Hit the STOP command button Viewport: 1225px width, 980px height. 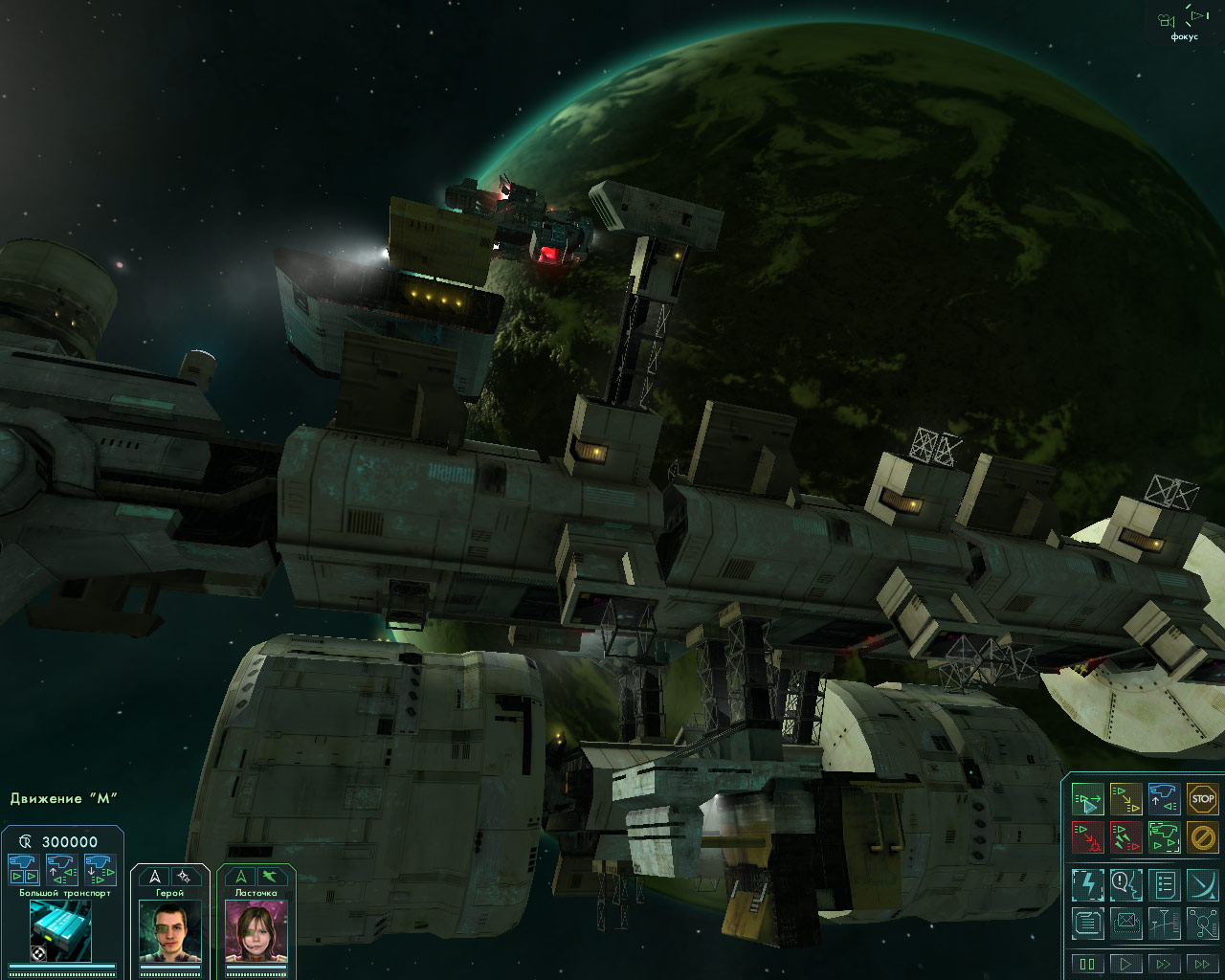pyautogui.click(x=1202, y=799)
